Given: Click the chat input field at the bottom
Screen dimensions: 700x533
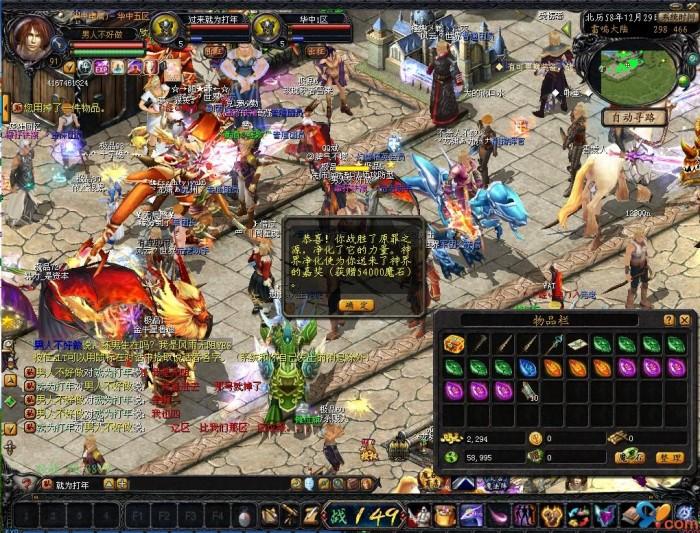Looking at the screenshot, I should coord(150,485).
